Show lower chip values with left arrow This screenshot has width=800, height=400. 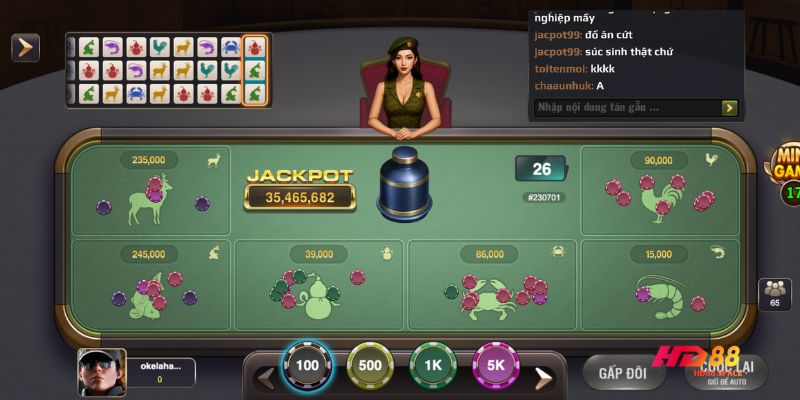266,378
